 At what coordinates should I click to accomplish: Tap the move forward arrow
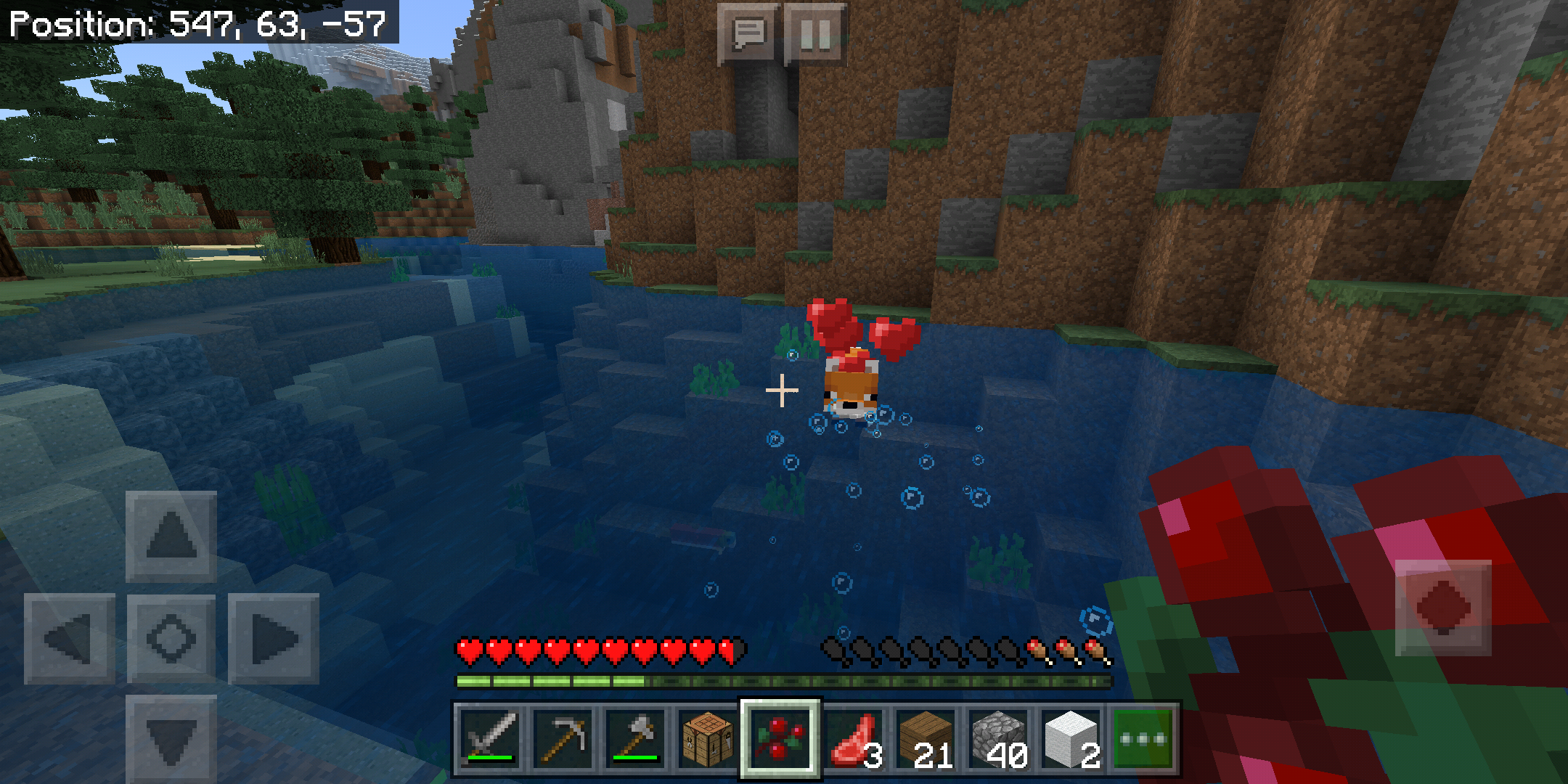171,536
